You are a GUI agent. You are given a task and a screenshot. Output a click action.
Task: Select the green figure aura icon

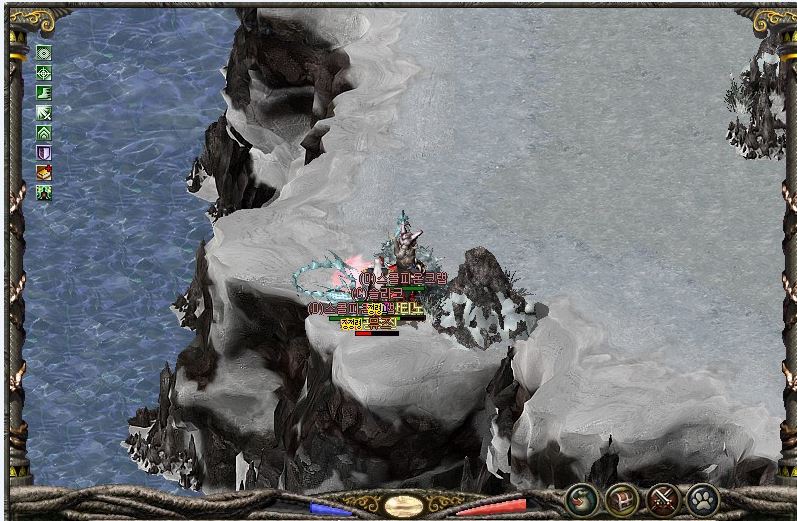[44, 192]
